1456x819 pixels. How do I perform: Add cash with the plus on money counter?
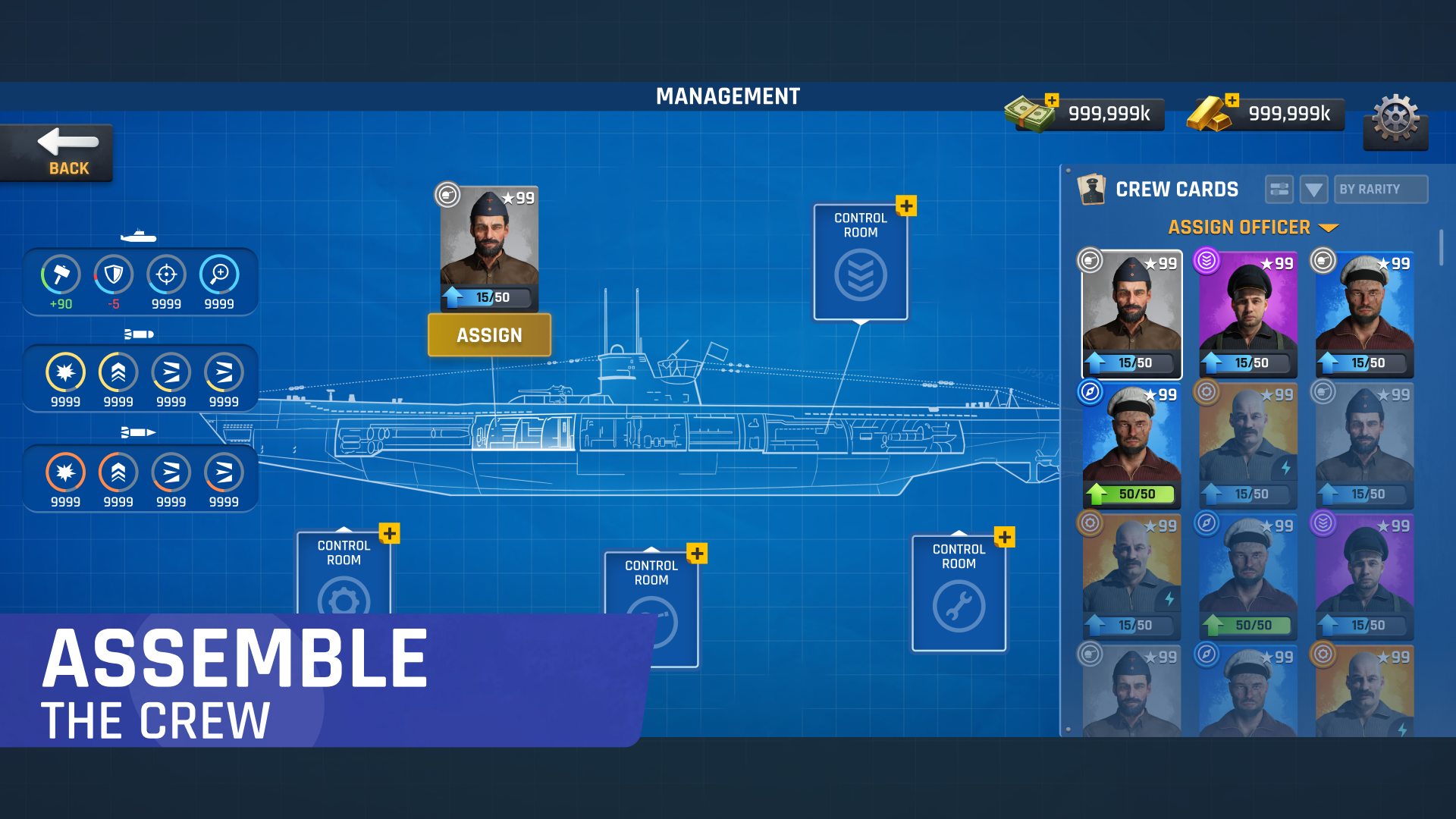[1051, 99]
